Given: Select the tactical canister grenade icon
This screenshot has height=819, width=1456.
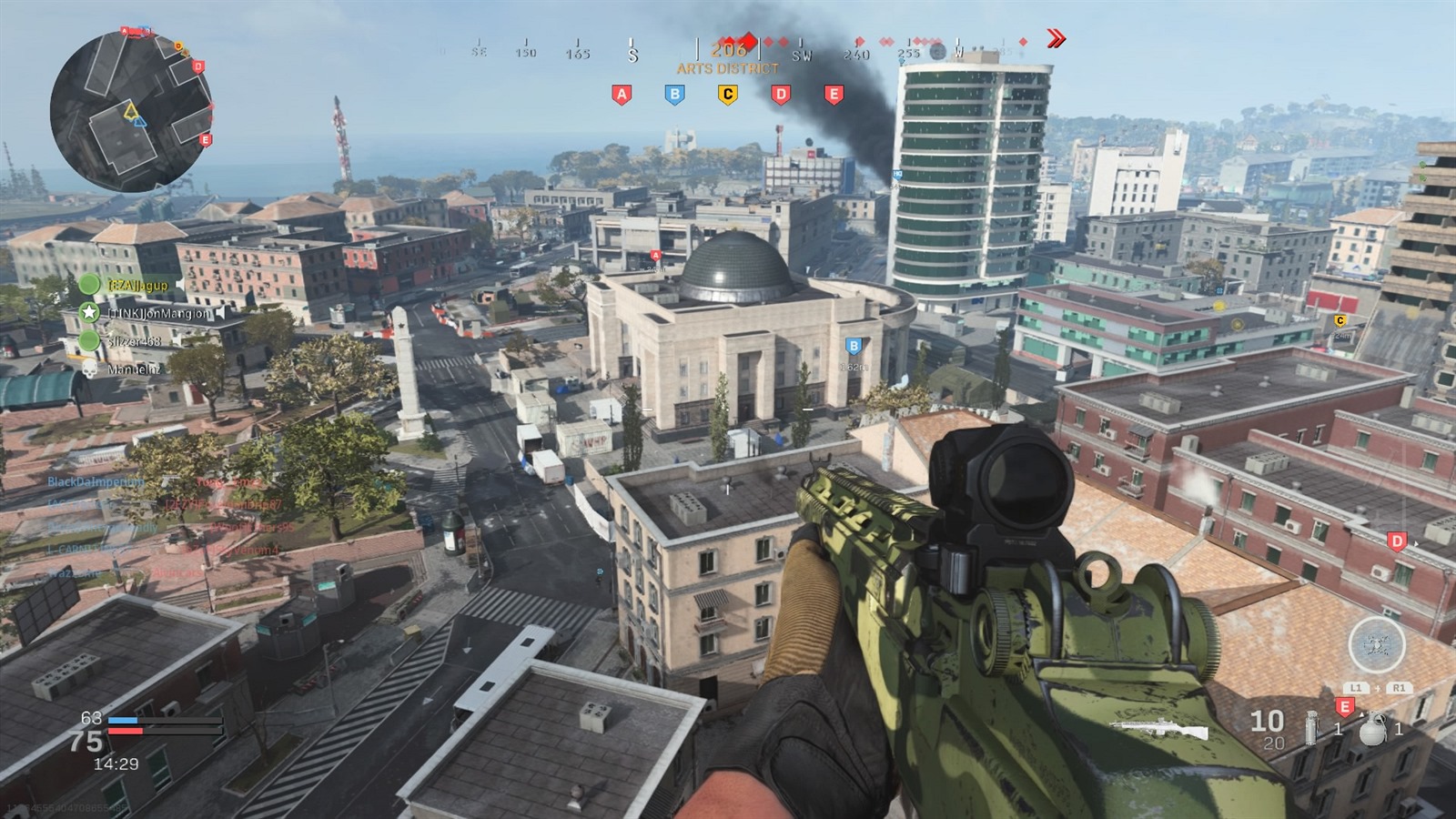Looking at the screenshot, I should pos(1311,729).
